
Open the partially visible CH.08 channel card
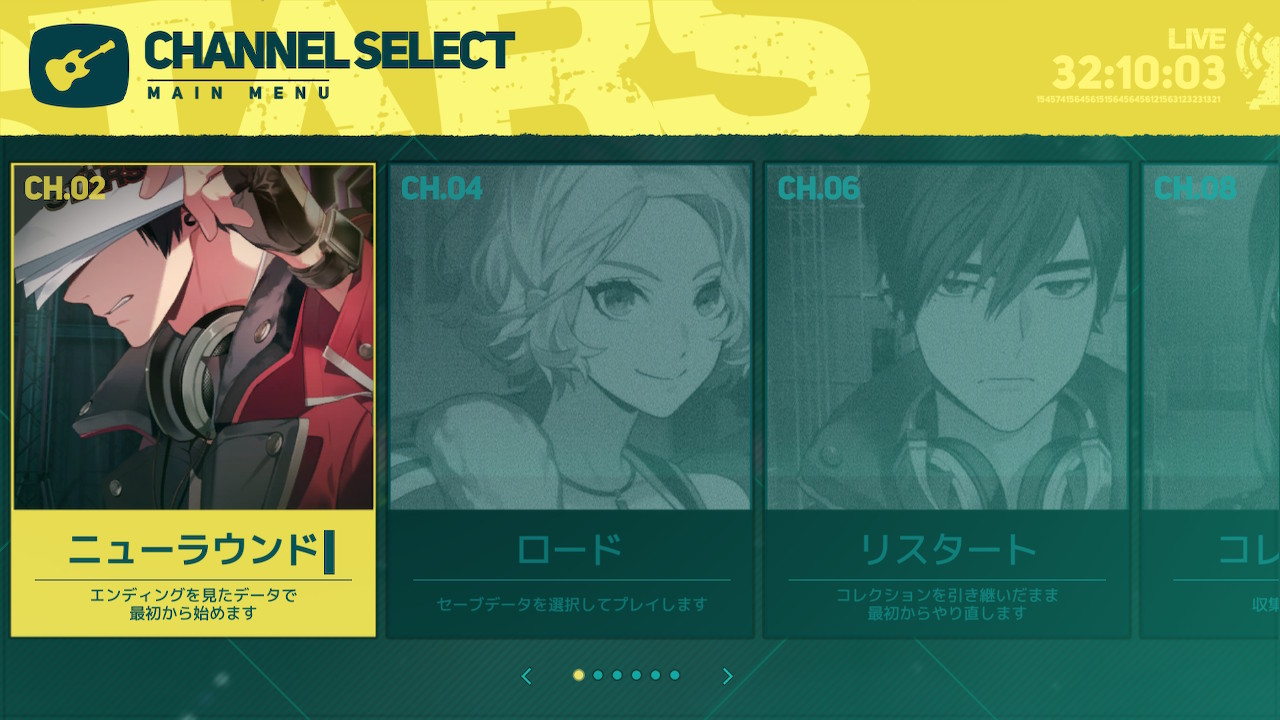(x=1212, y=400)
